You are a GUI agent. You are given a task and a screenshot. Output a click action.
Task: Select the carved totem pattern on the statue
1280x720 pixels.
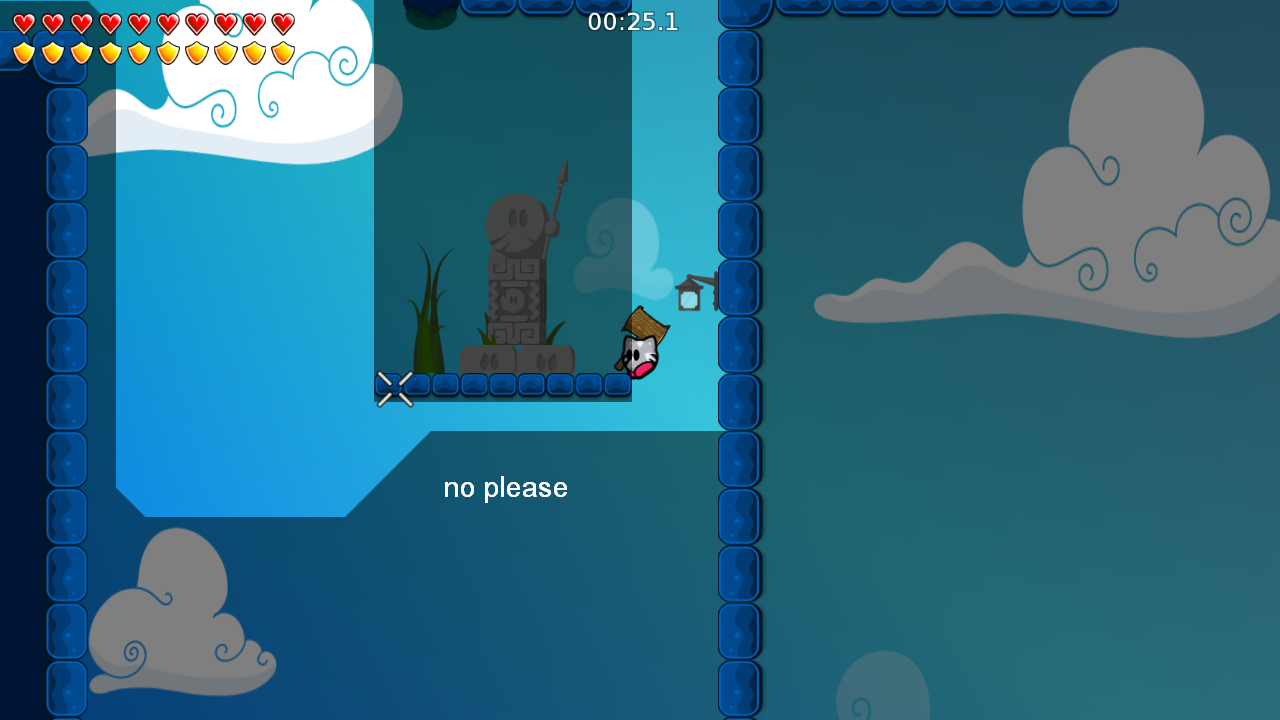pyautogui.click(x=512, y=300)
